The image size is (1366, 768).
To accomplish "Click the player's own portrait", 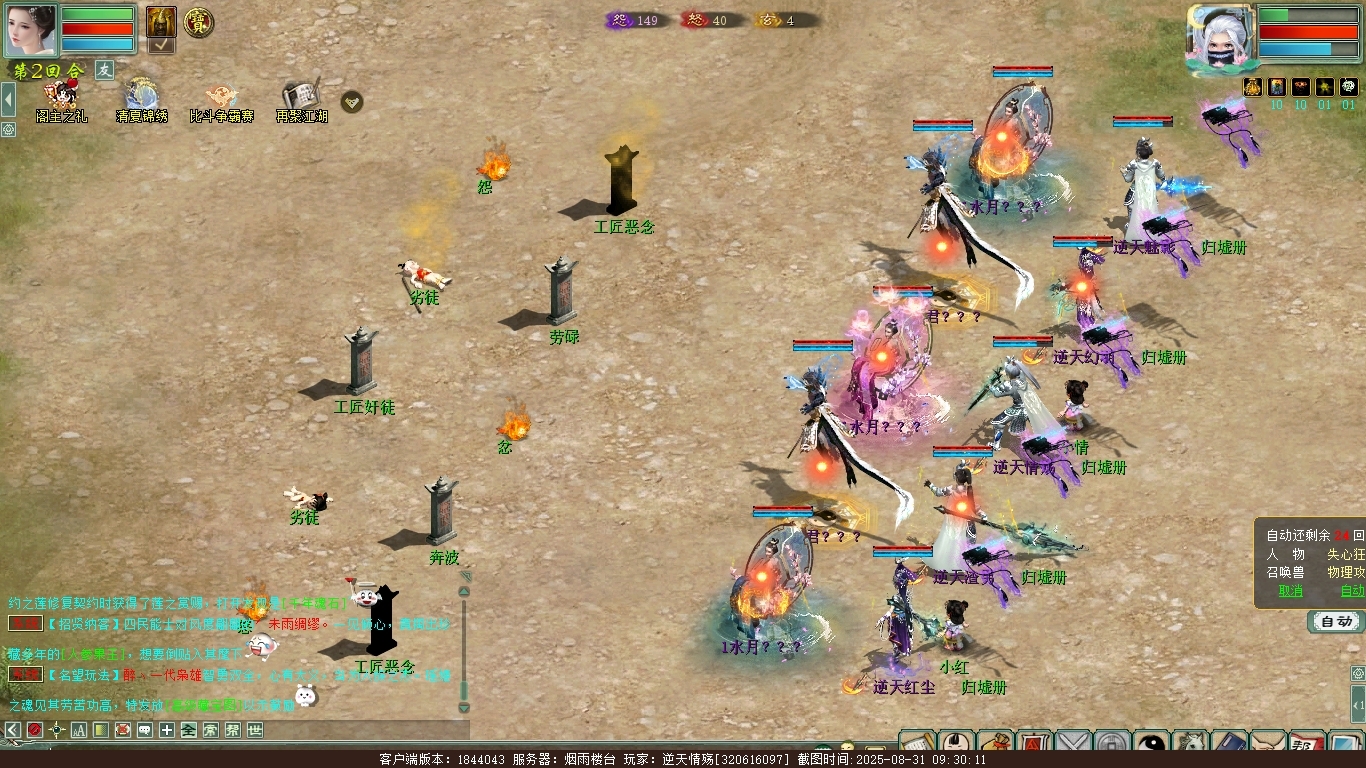I will pyautogui.click(x=30, y=30).
